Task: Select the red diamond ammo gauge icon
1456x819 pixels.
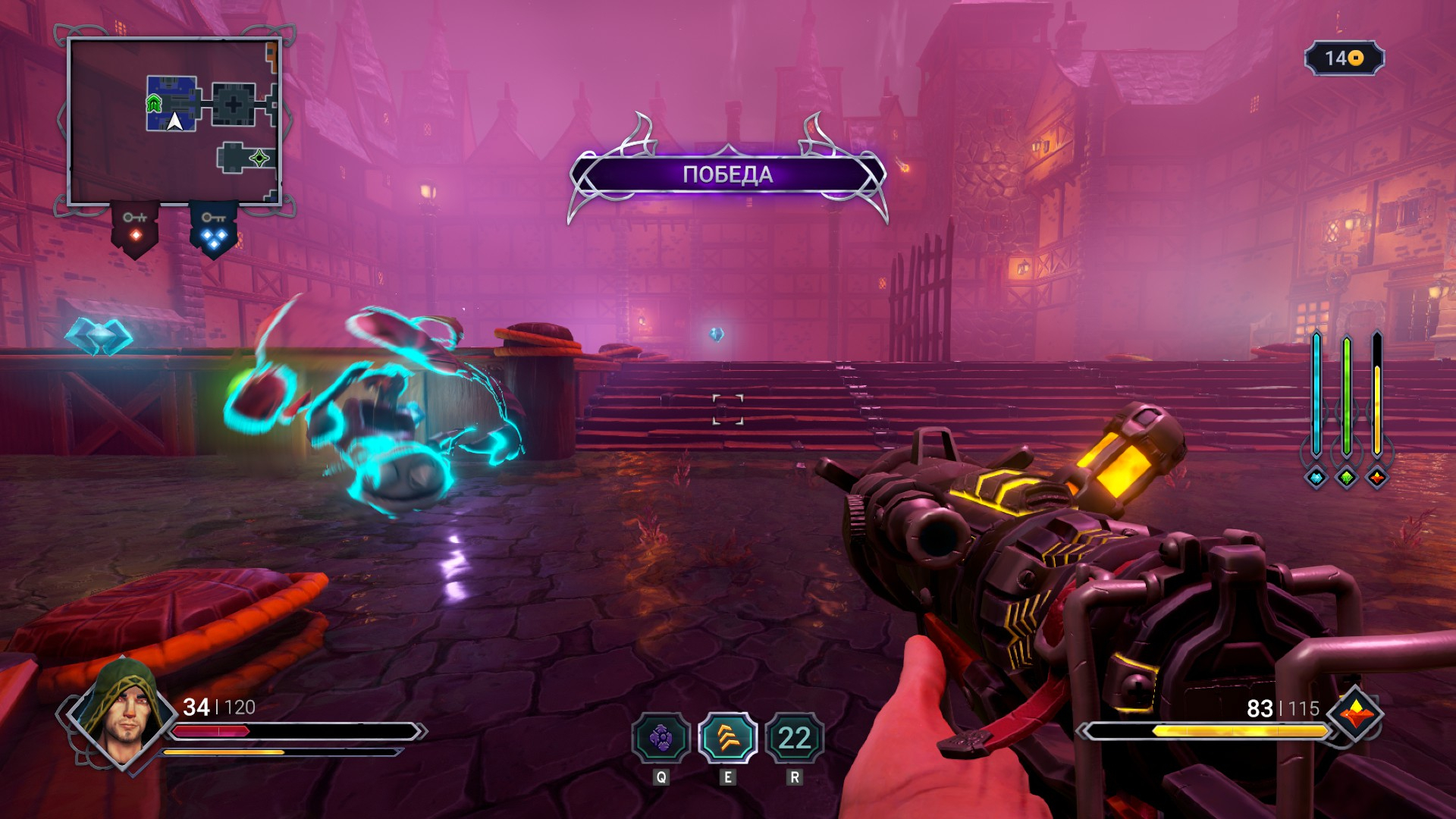Action: coord(1377,477)
